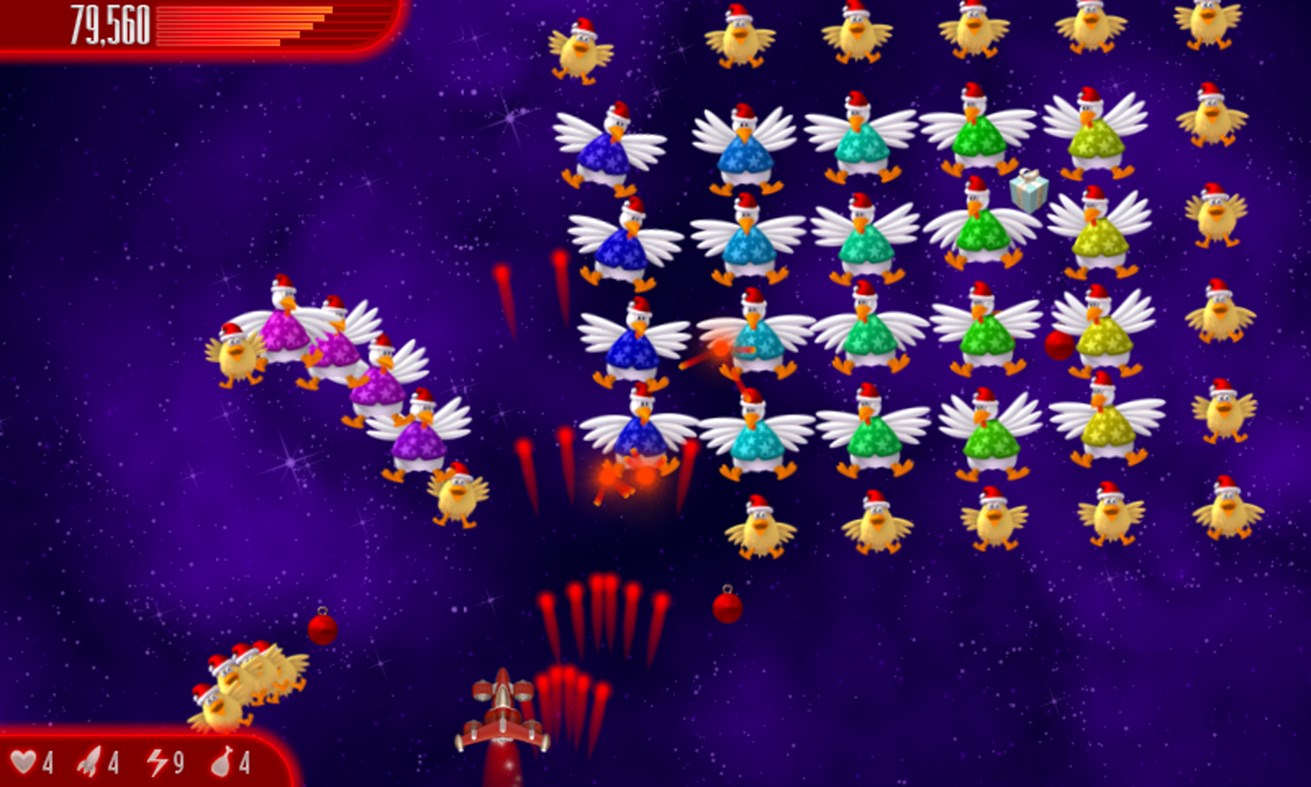Click the player's red spaceship

502,718
